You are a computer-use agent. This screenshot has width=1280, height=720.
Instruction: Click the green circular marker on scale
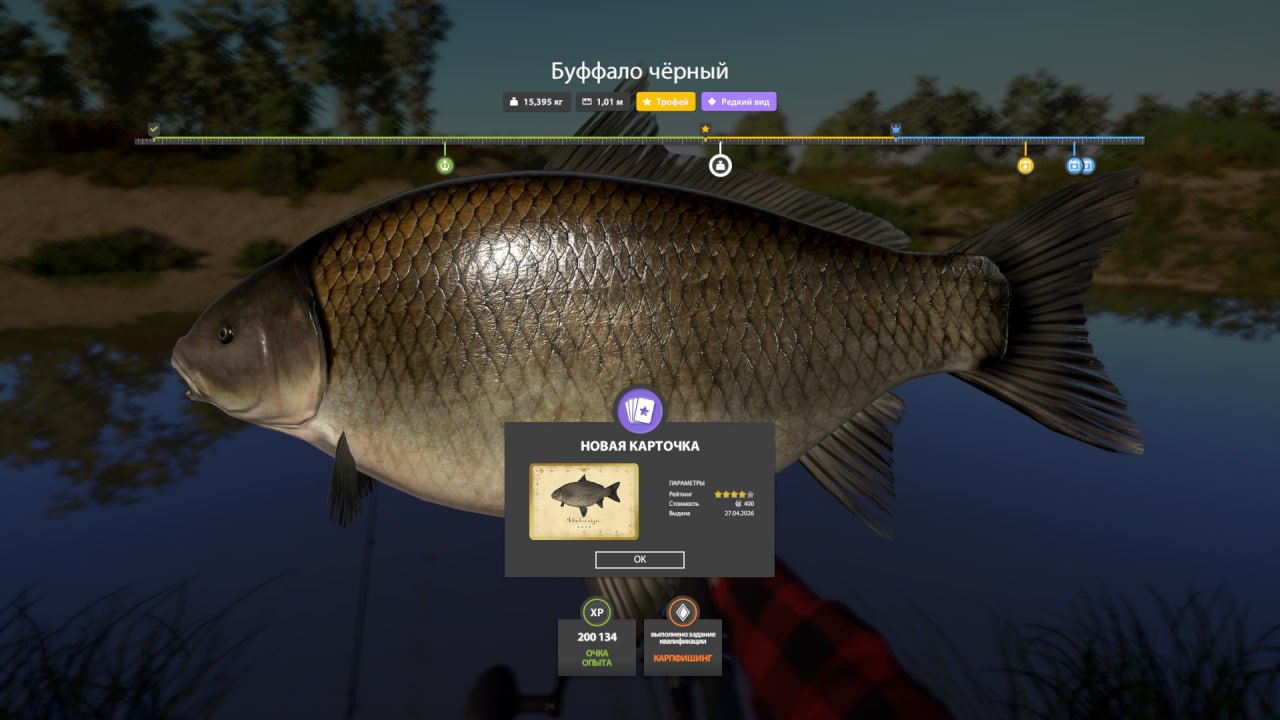click(445, 165)
